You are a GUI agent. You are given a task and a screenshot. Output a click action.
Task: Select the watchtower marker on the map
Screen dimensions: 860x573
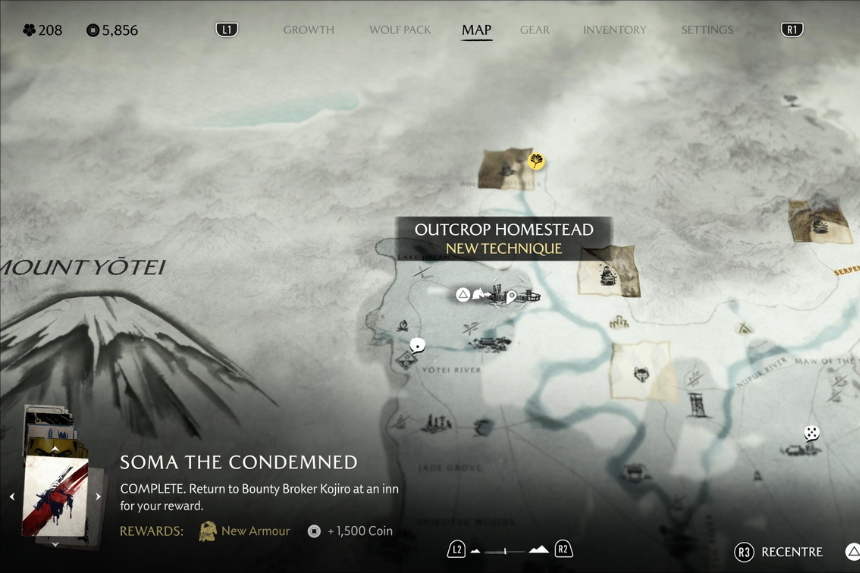[x=696, y=404]
